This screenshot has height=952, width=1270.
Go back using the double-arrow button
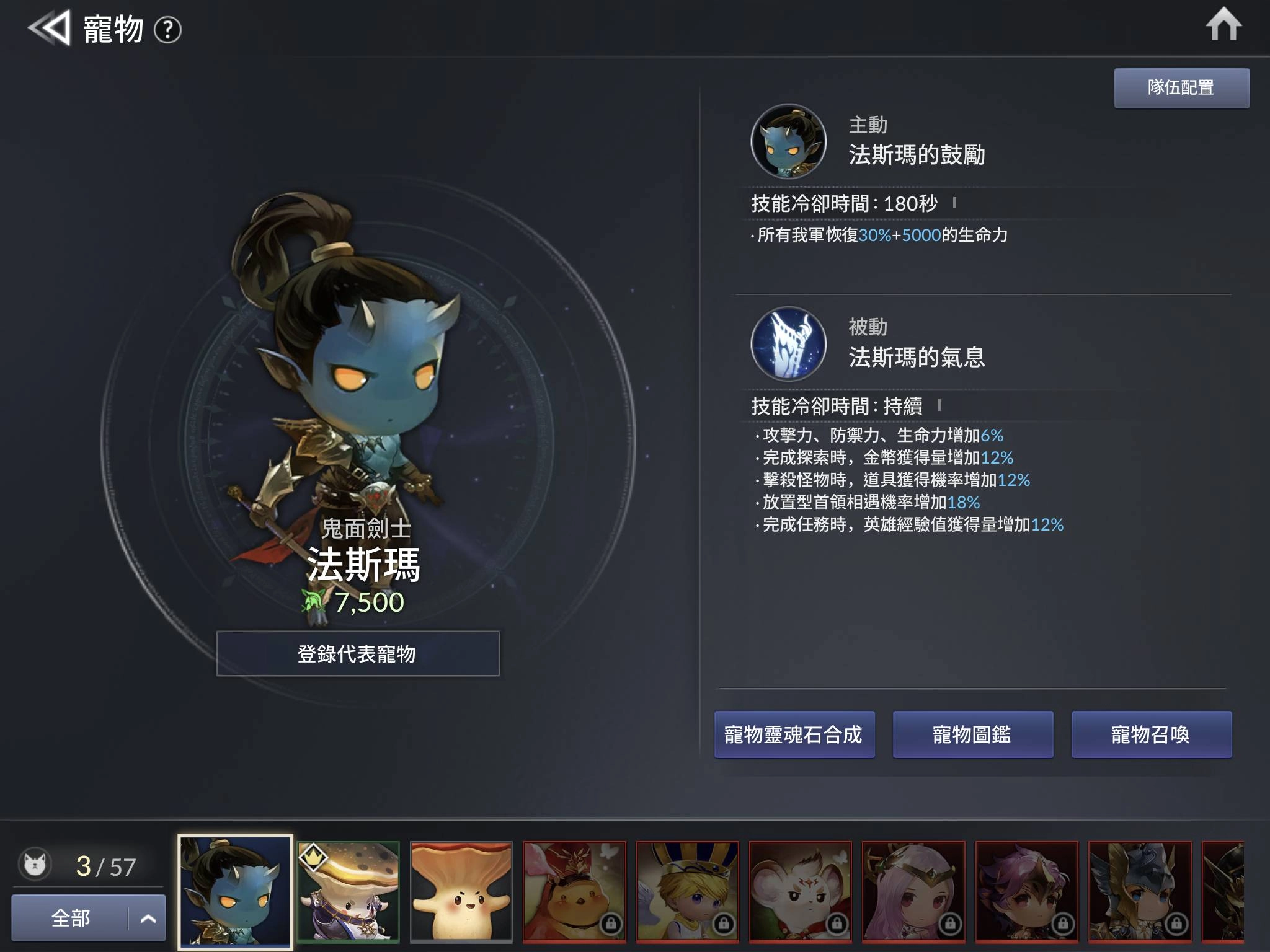tap(49, 28)
